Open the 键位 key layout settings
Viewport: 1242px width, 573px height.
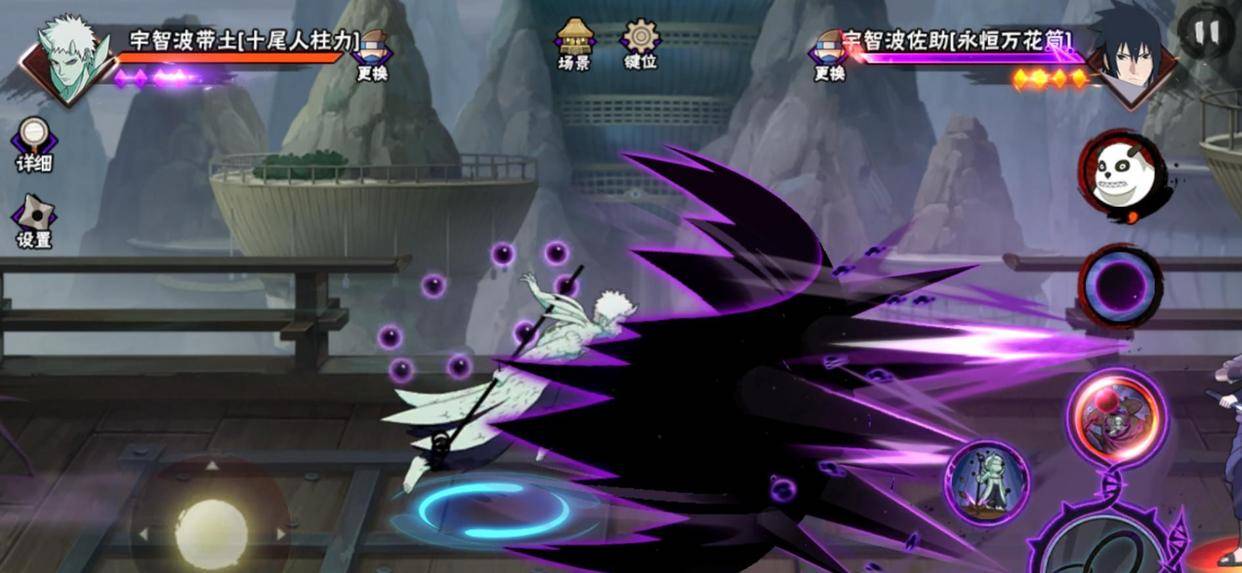(640, 44)
